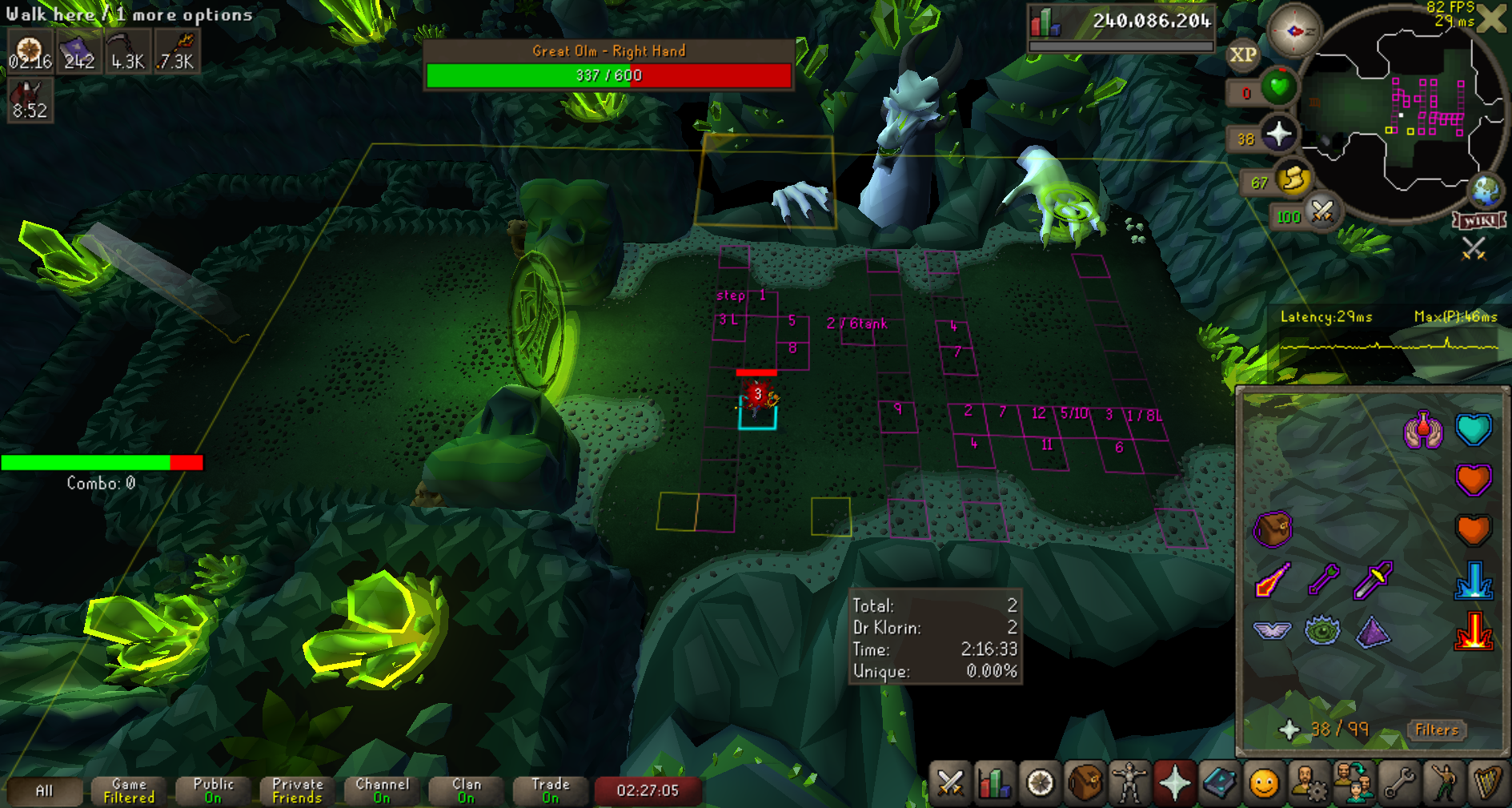
Task: Select the purple-outlined sword prayer icon
Action: tap(1373, 581)
